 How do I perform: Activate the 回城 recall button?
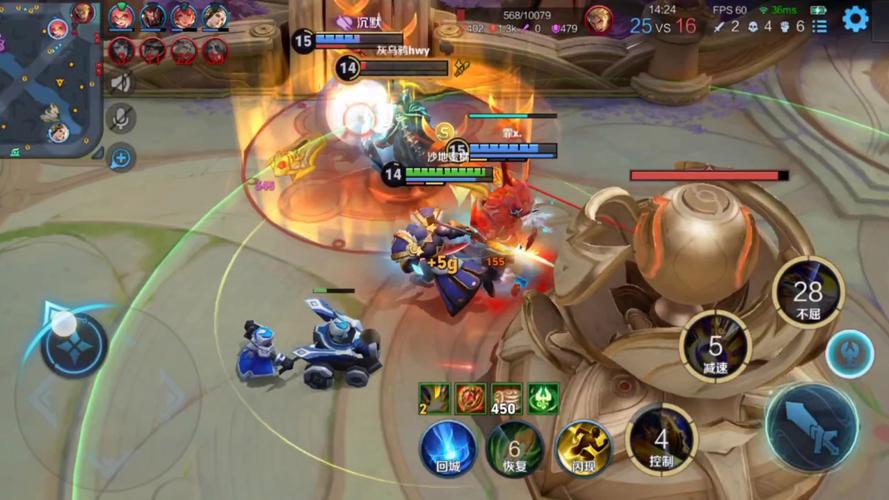click(448, 447)
